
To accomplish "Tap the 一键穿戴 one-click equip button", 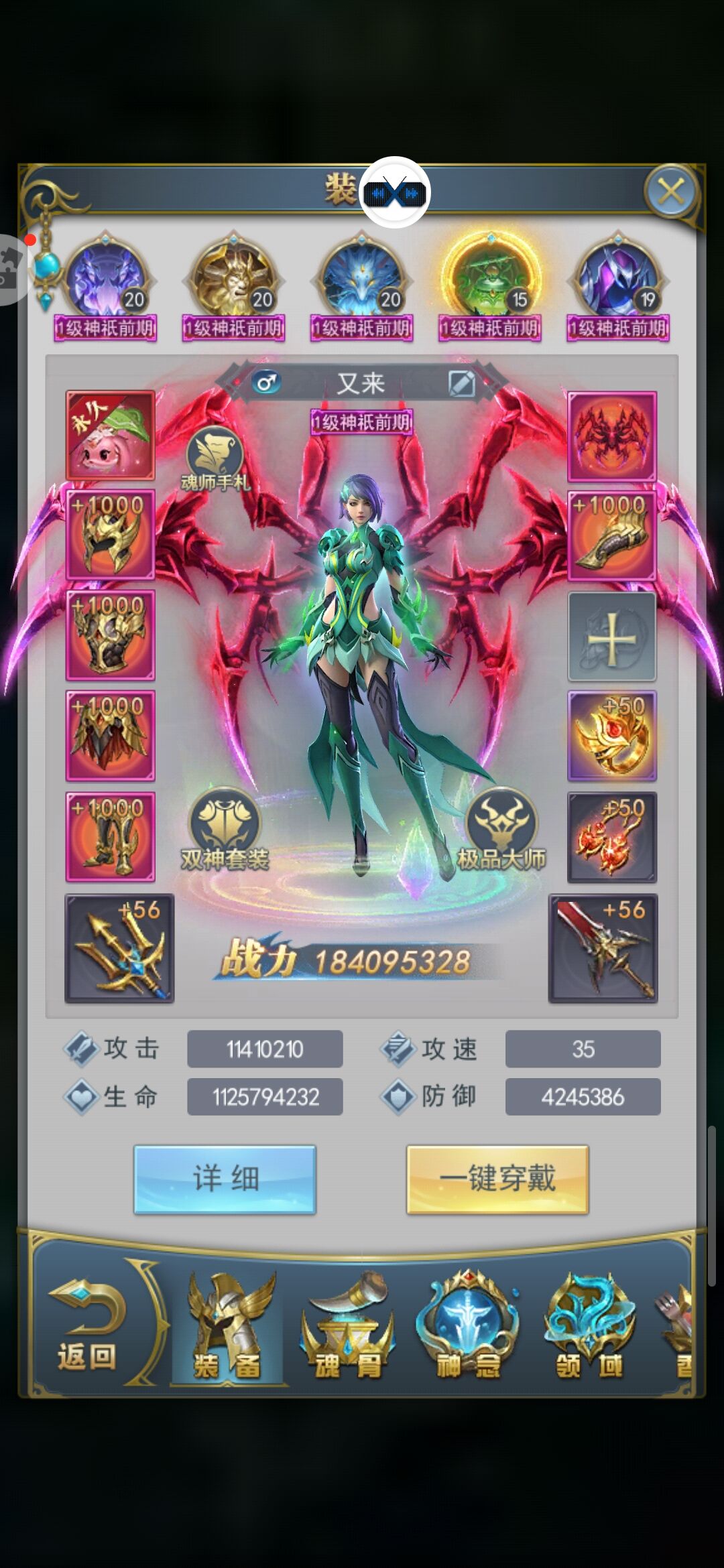I will (497, 1179).
